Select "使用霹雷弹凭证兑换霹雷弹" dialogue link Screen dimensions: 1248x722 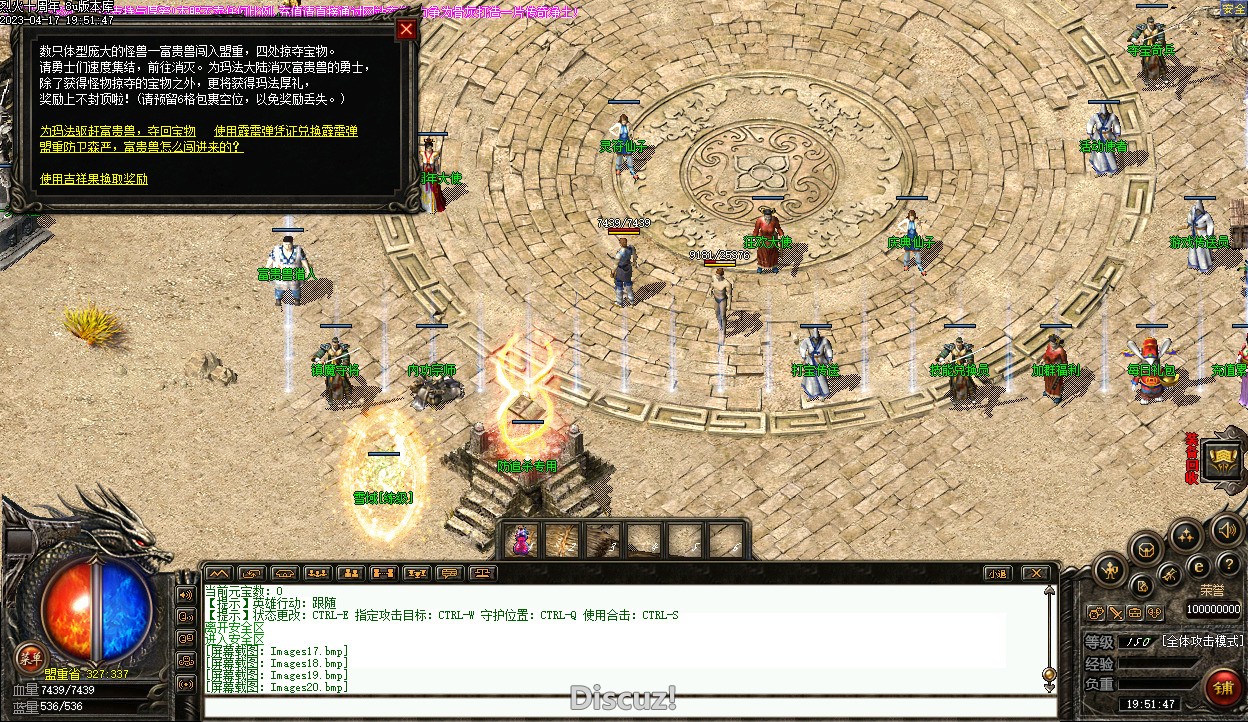[x=285, y=131]
